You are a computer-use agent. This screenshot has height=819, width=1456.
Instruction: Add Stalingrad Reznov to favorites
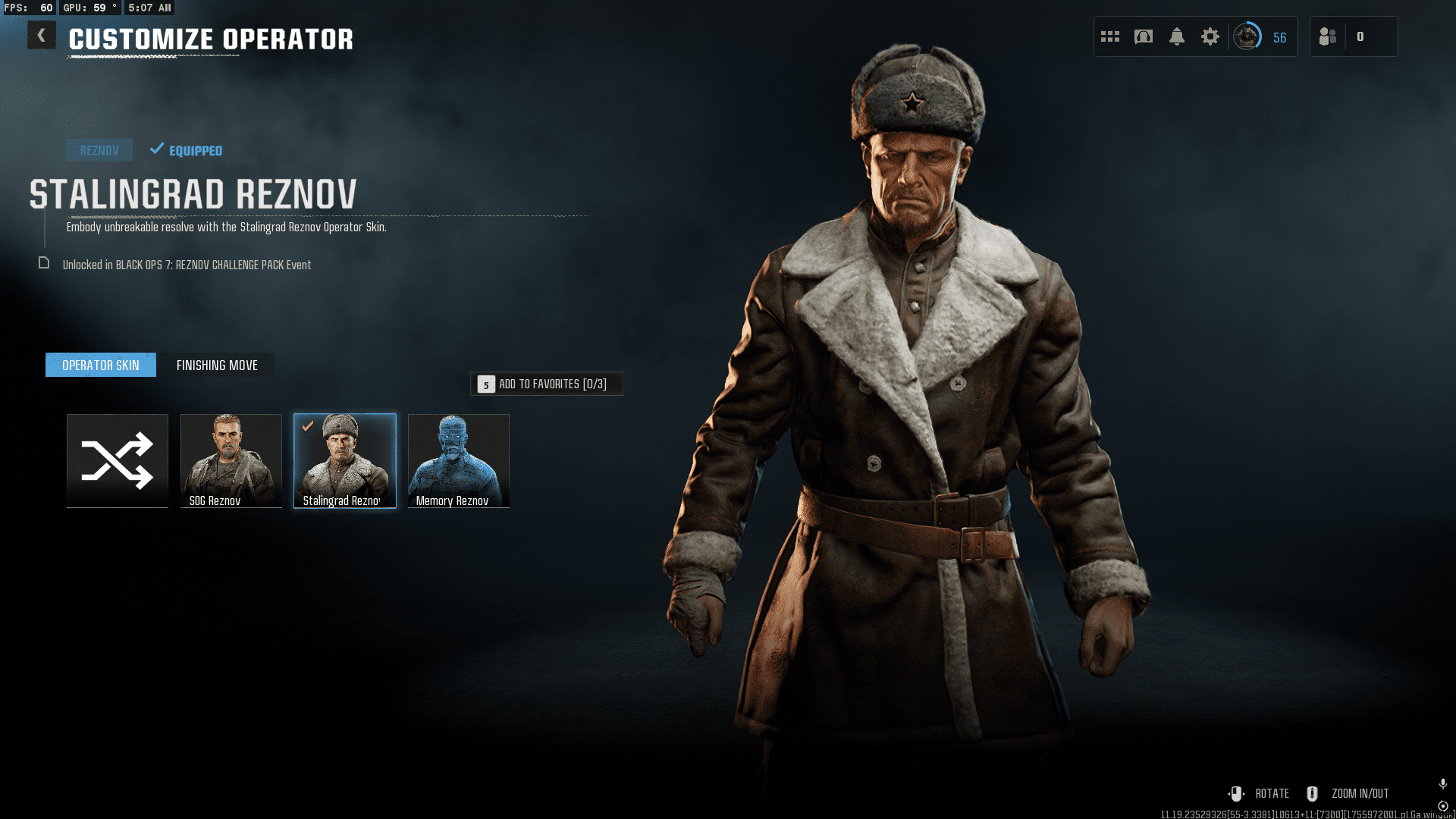pyautogui.click(x=548, y=384)
